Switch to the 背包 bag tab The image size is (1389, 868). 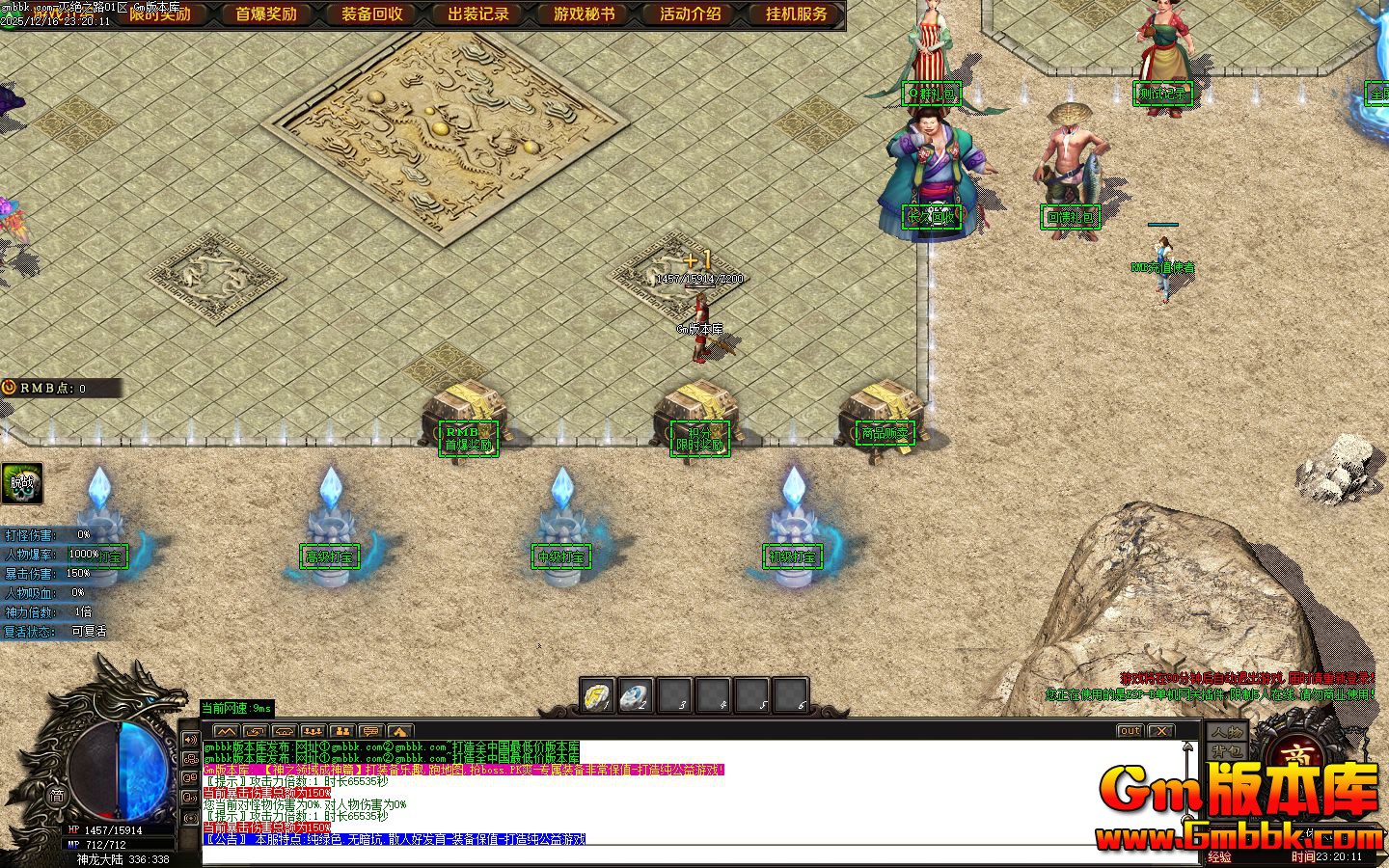pyautogui.click(x=1227, y=751)
